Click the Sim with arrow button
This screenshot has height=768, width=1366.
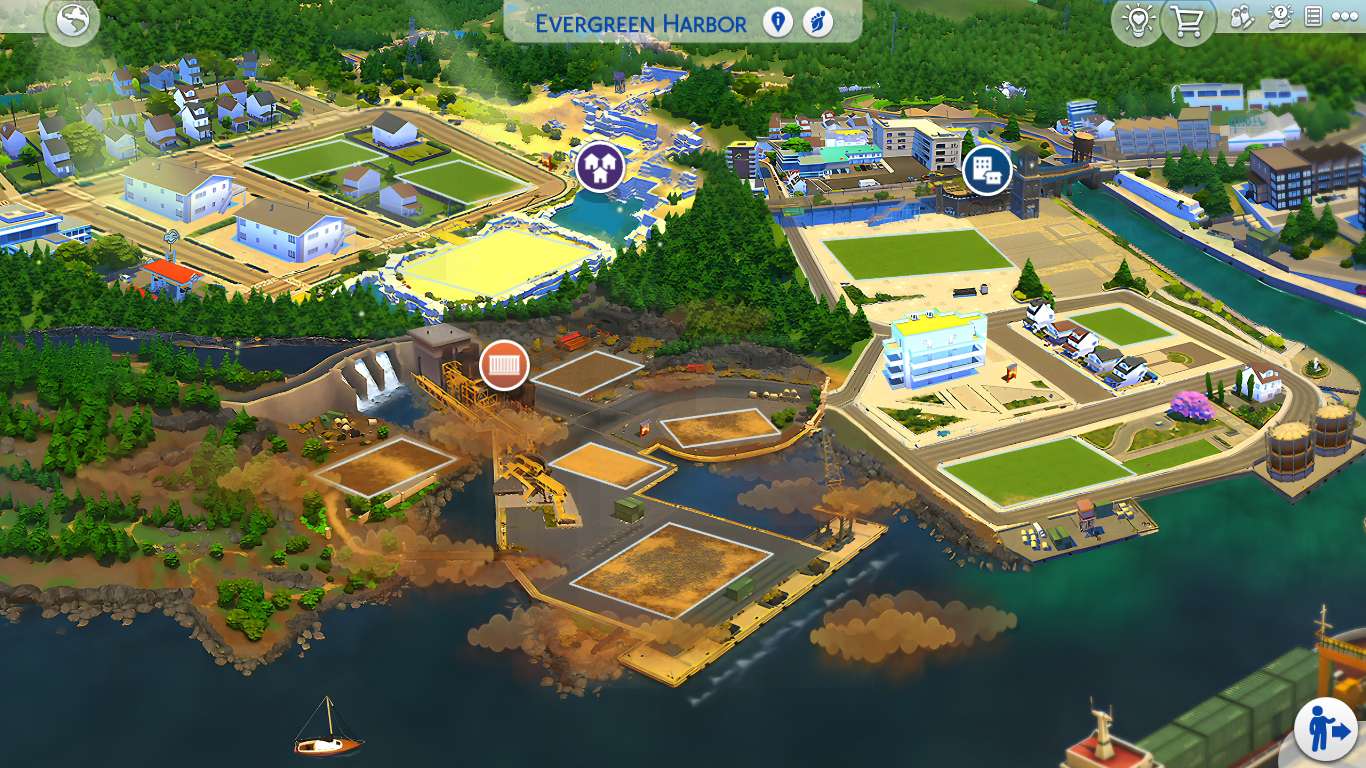[1325, 729]
